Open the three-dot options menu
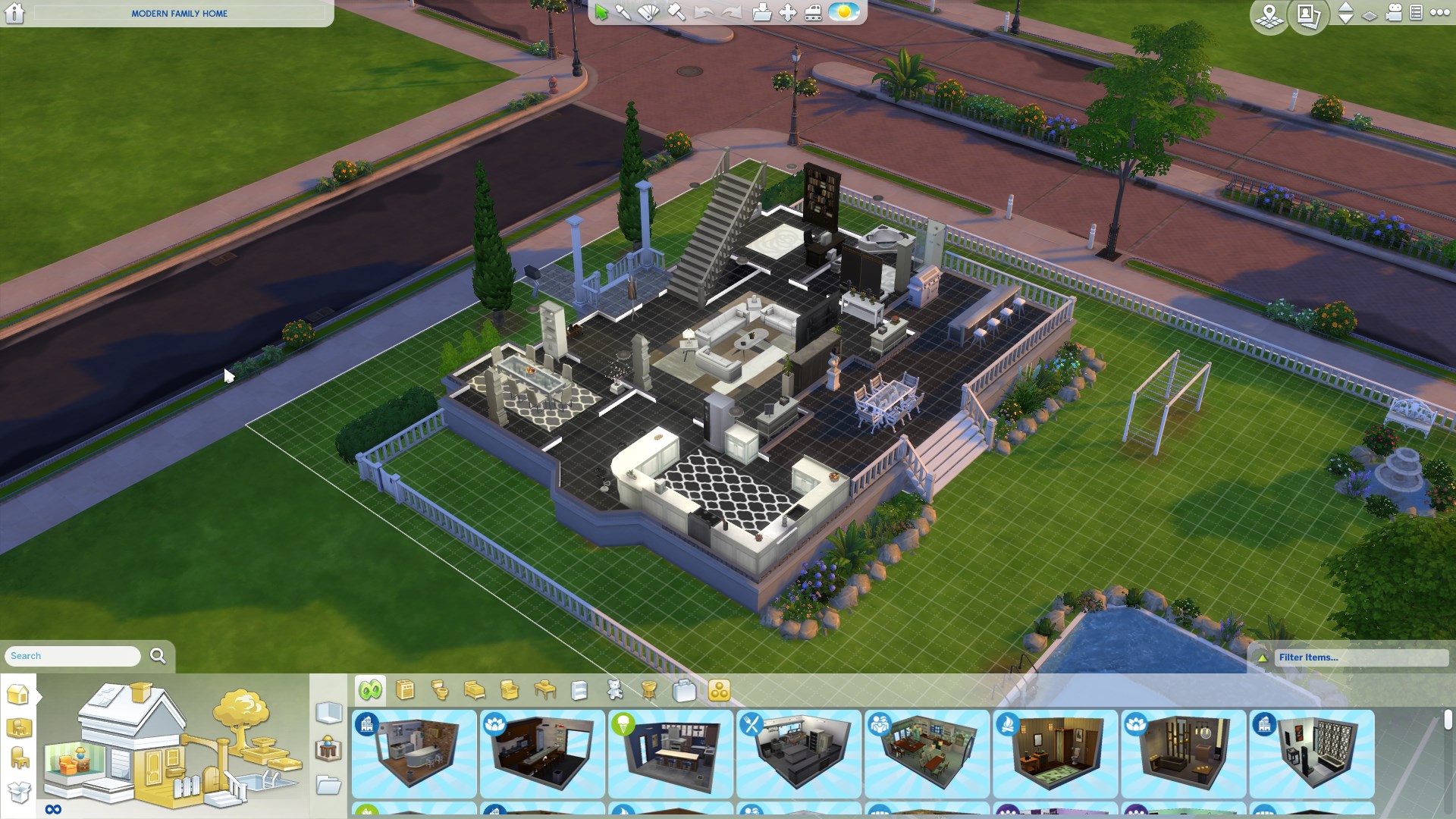The height and width of the screenshot is (819, 1456). click(x=1439, y=13)
